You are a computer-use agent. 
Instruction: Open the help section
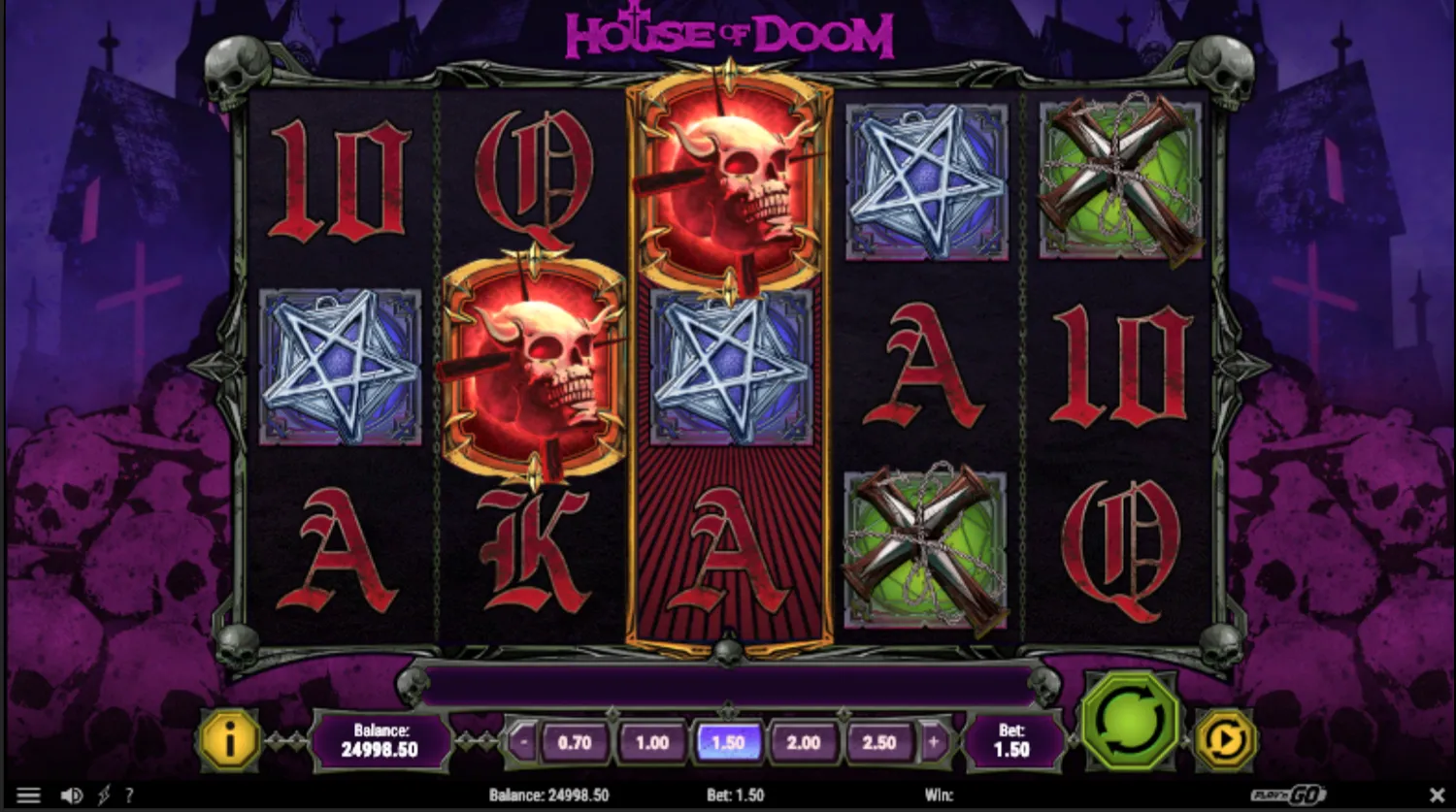click(131, 795)
